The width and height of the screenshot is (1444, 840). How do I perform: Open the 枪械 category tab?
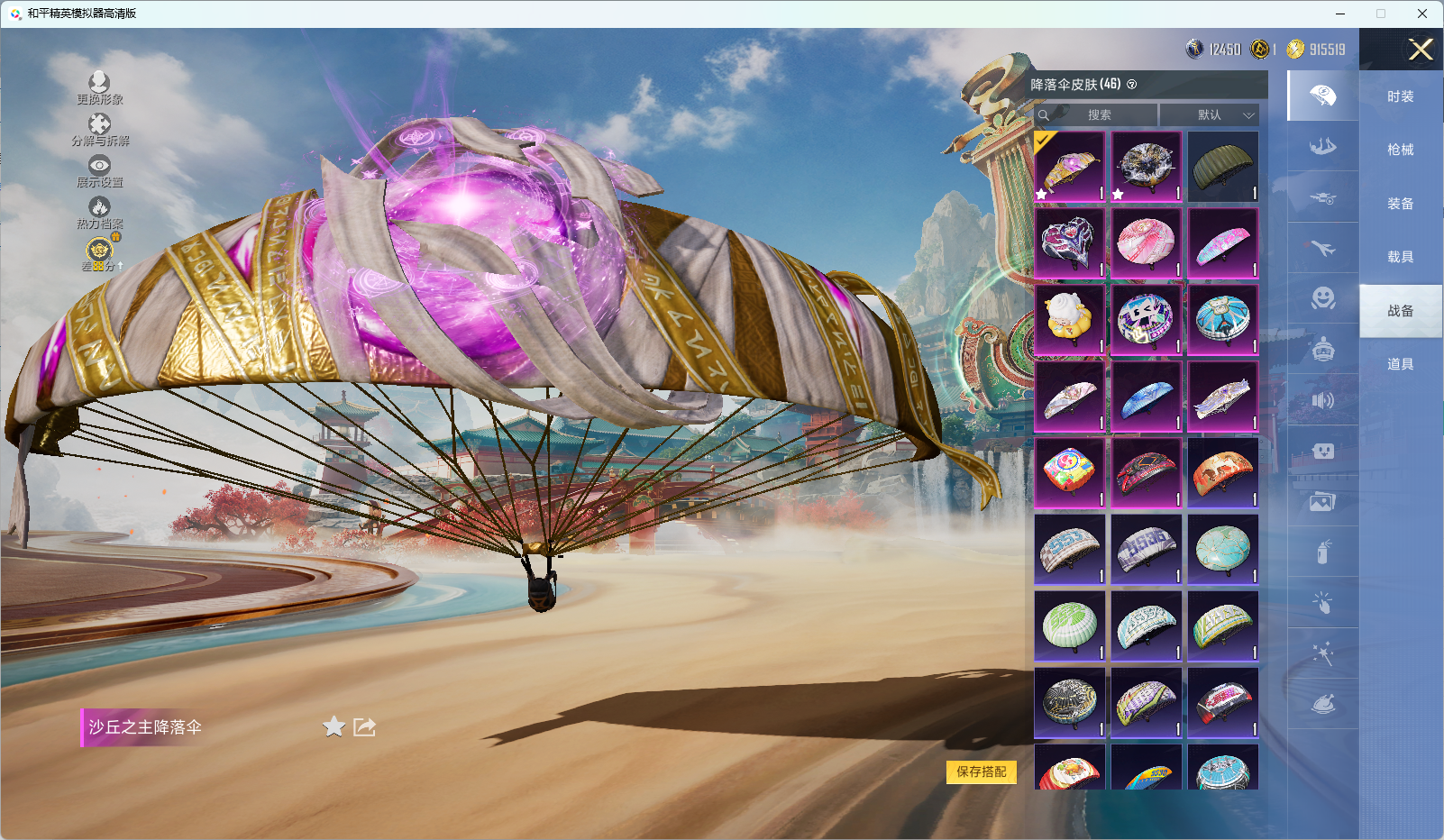click(x=1400, y=150)
